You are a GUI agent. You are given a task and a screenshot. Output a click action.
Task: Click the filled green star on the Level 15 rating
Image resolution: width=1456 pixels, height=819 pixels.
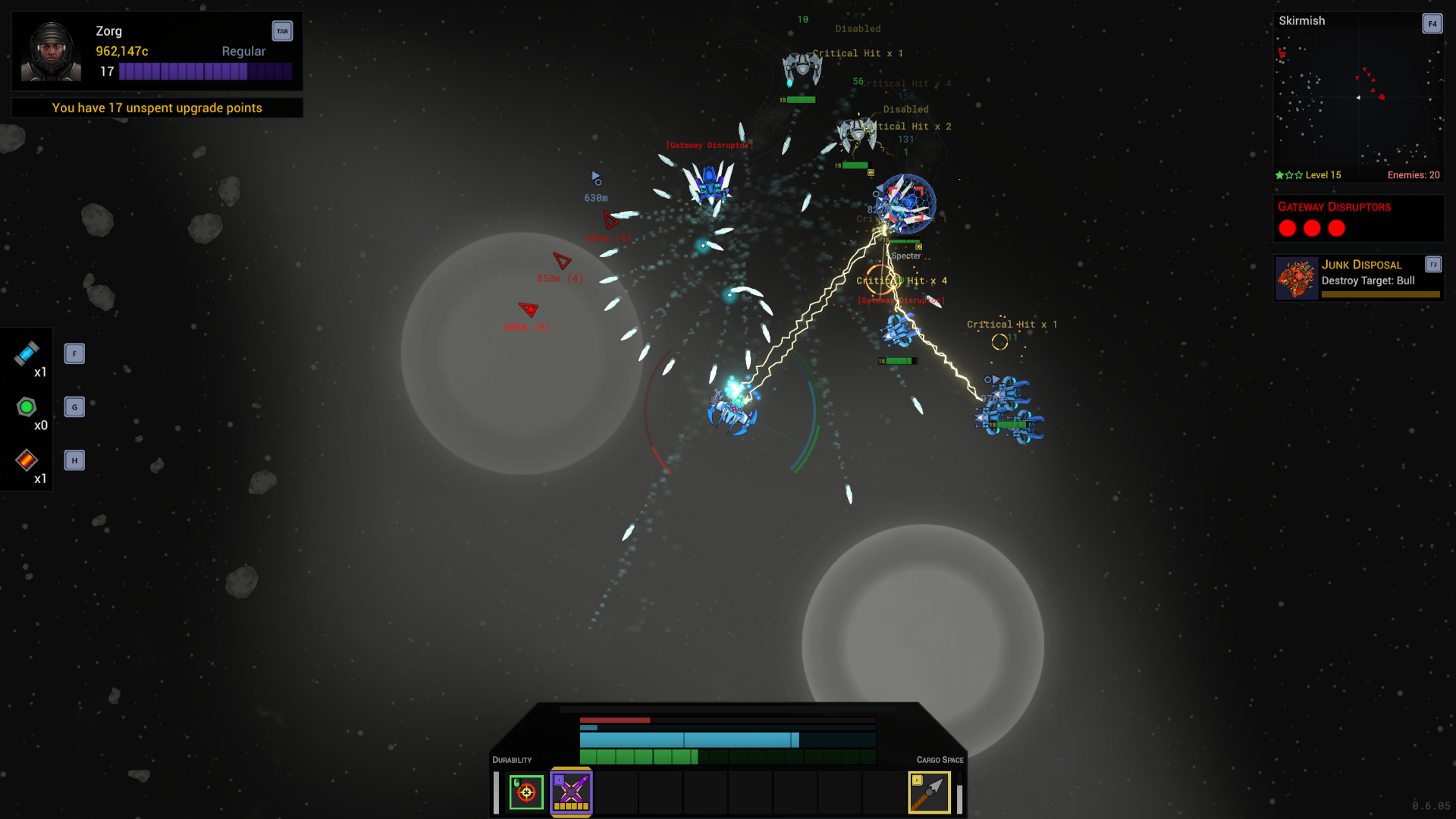click(x=1279, y=174)
